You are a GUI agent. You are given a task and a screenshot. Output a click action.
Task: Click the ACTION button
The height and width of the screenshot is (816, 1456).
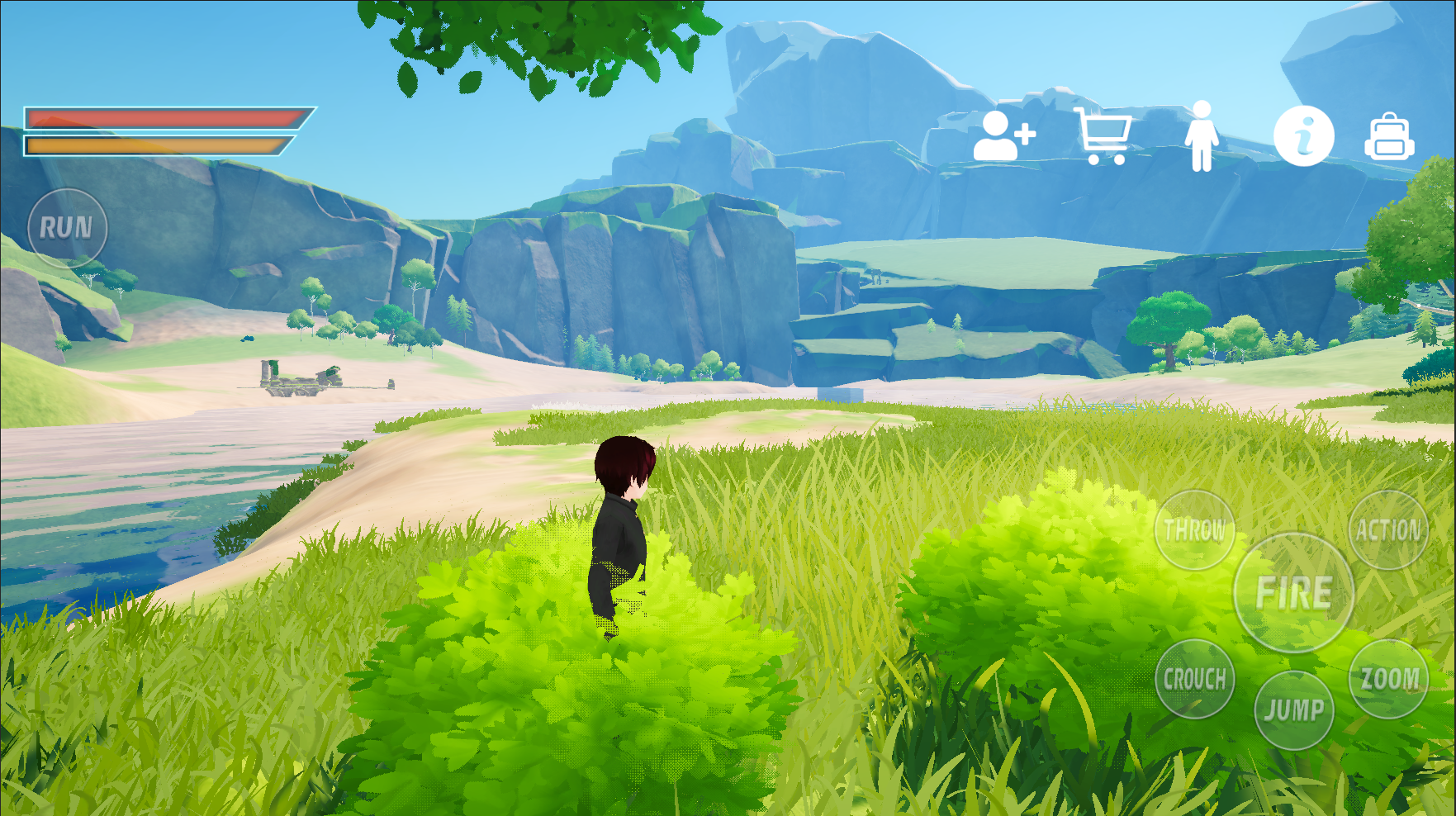coord(1388,530)
